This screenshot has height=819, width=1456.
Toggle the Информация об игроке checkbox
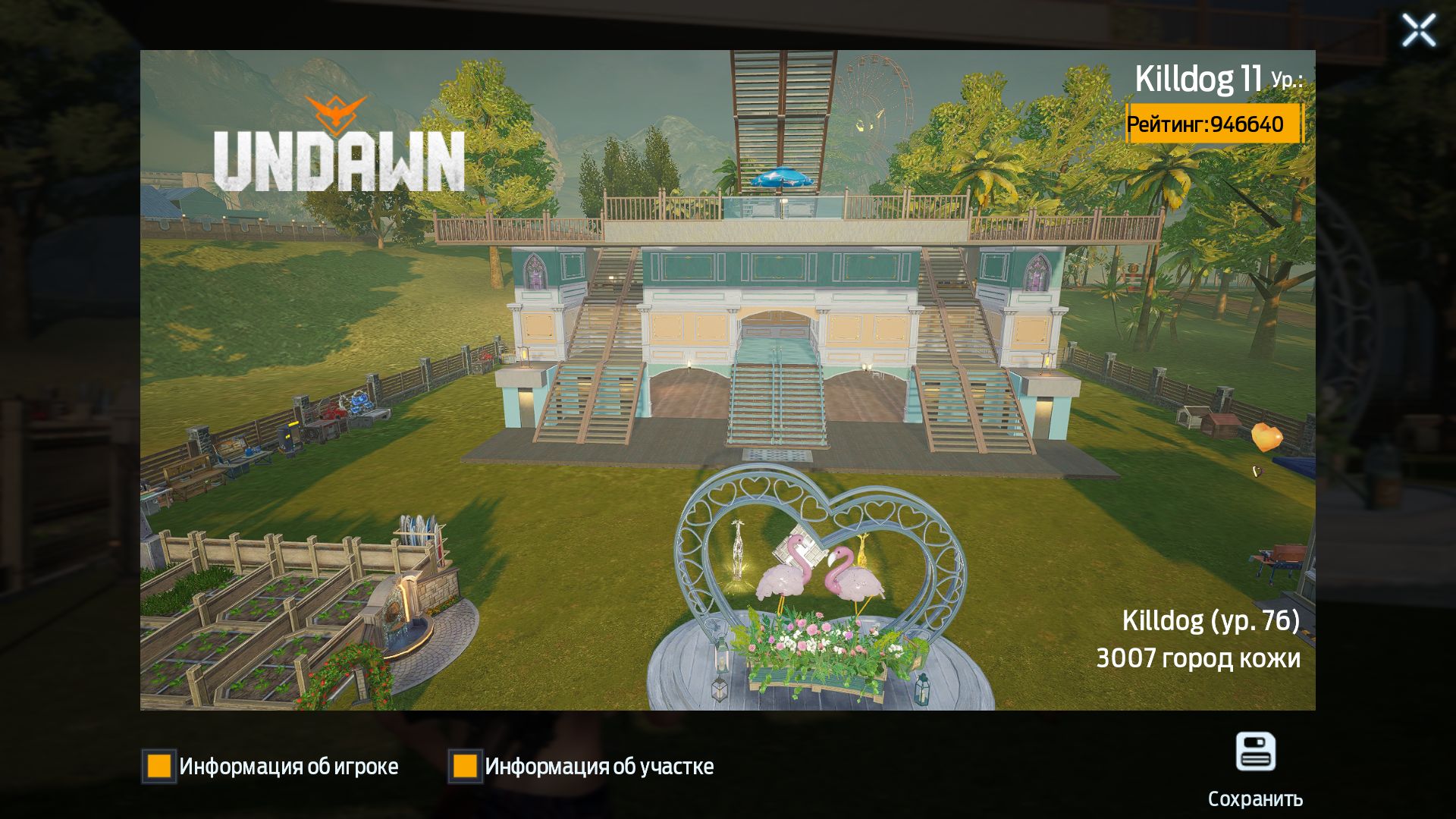[159, 766]
